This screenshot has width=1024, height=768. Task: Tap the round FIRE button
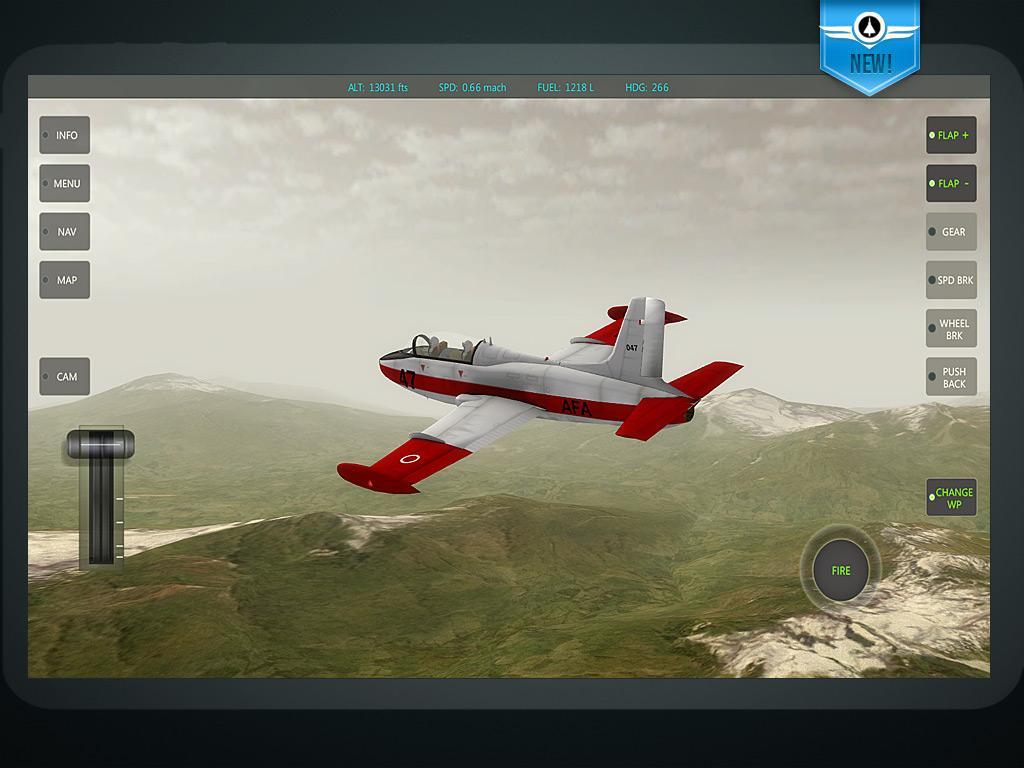coord(840,570)
